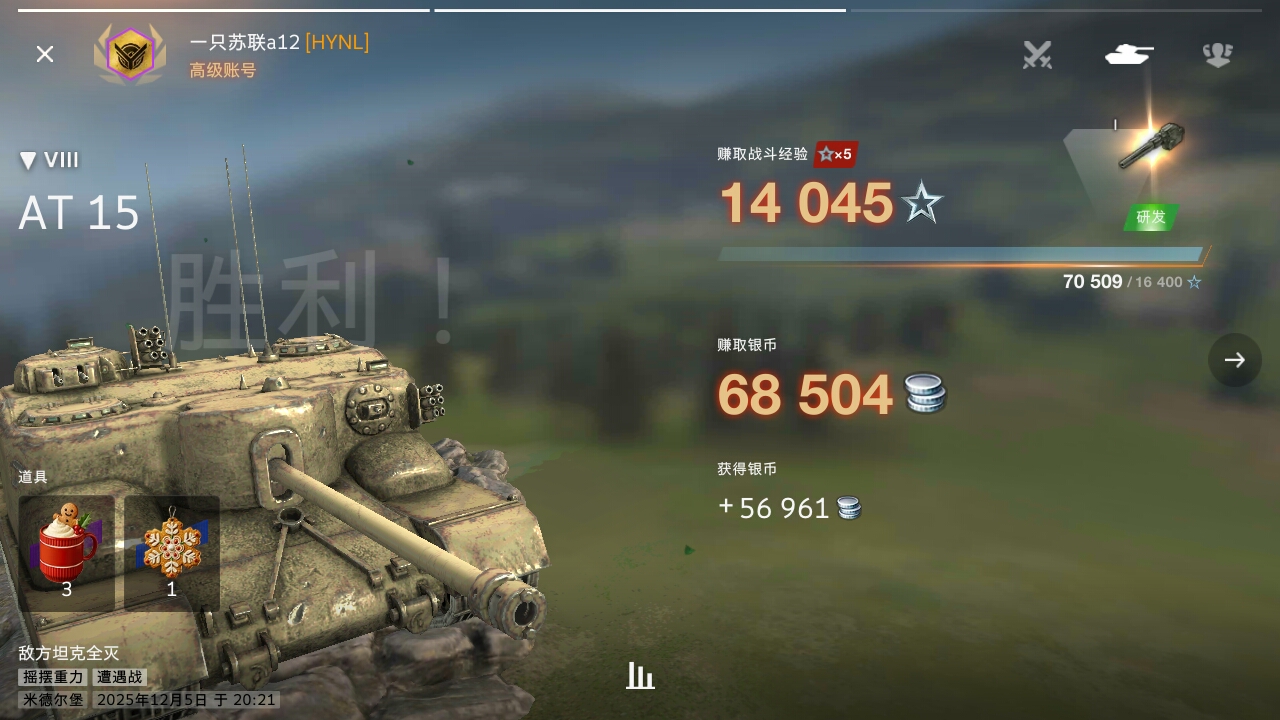Close the battle results screen

[45, 54]
